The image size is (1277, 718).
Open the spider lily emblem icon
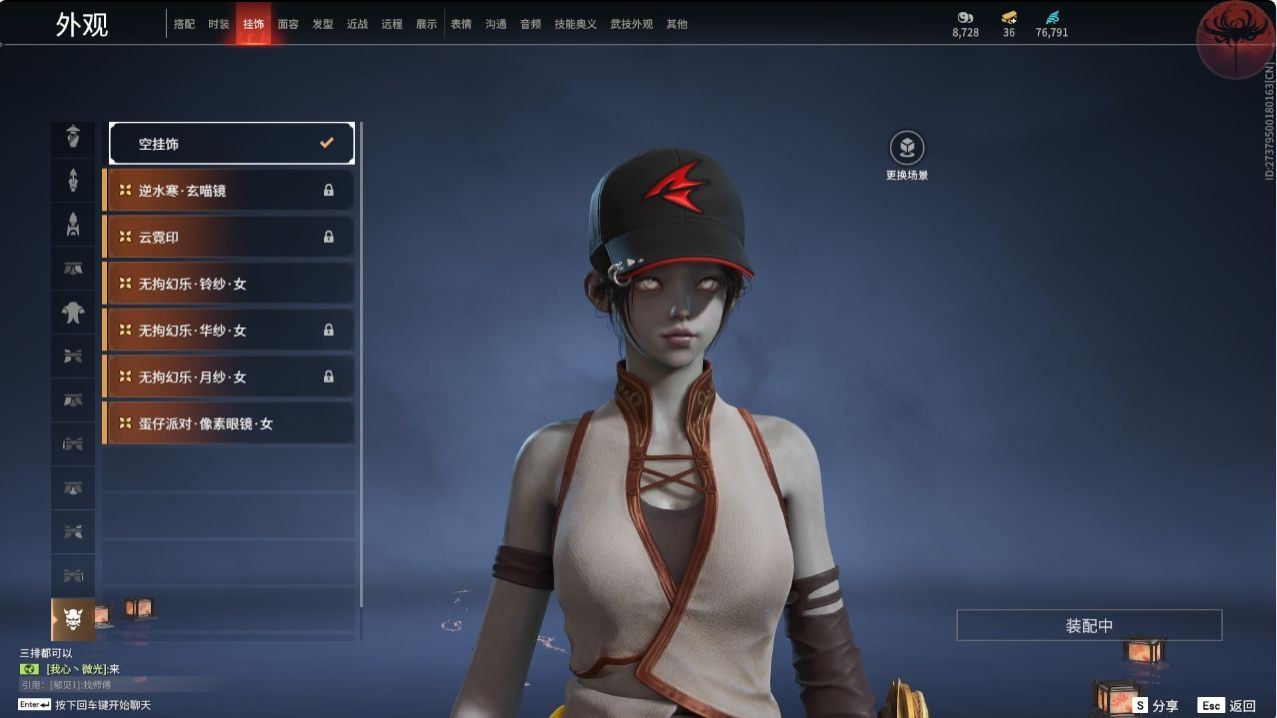tap(1235, 38)
